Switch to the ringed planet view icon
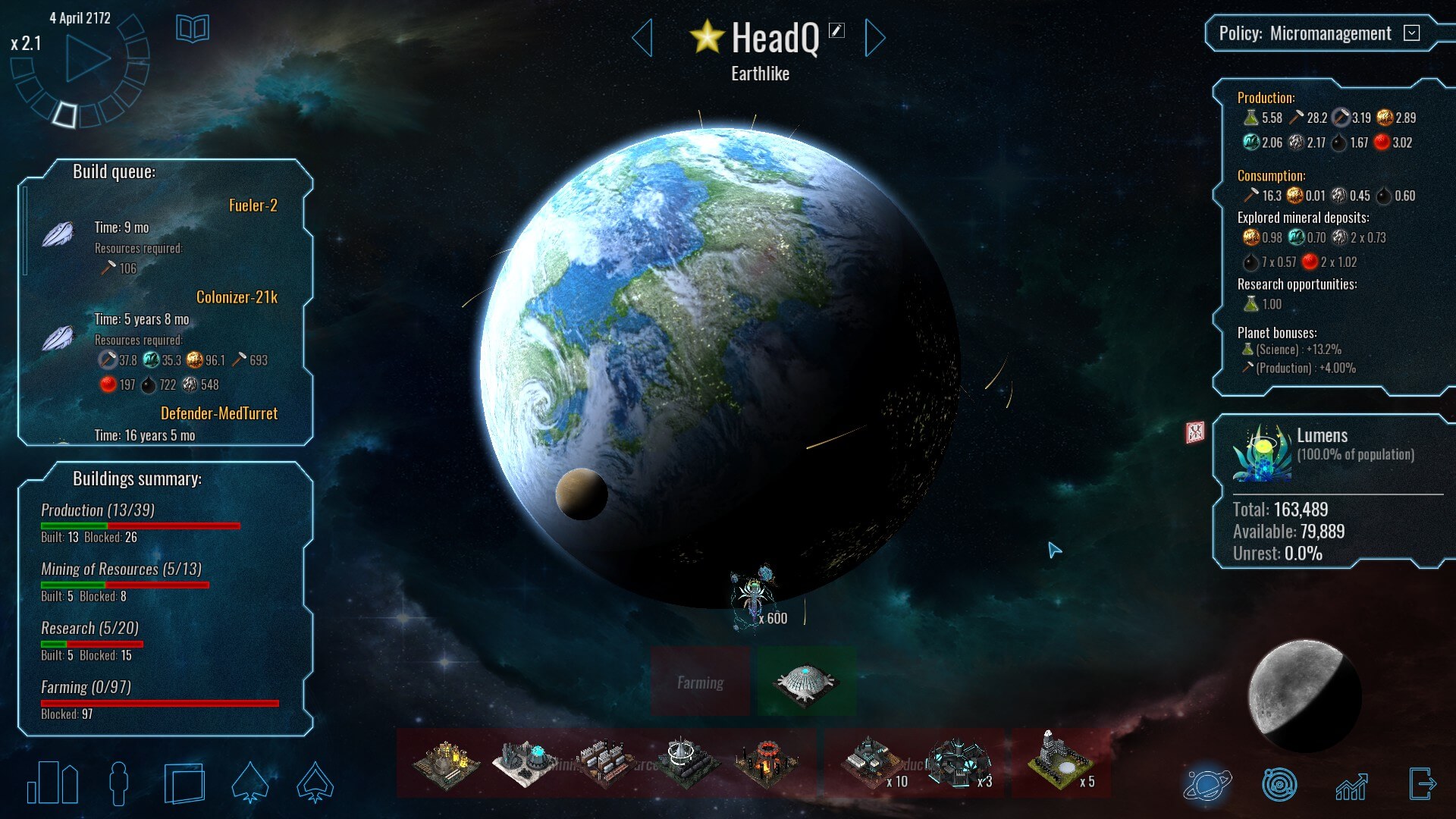Viewport: 1456px width, 819px height. pyautogui.click(x=1207, y=784)
